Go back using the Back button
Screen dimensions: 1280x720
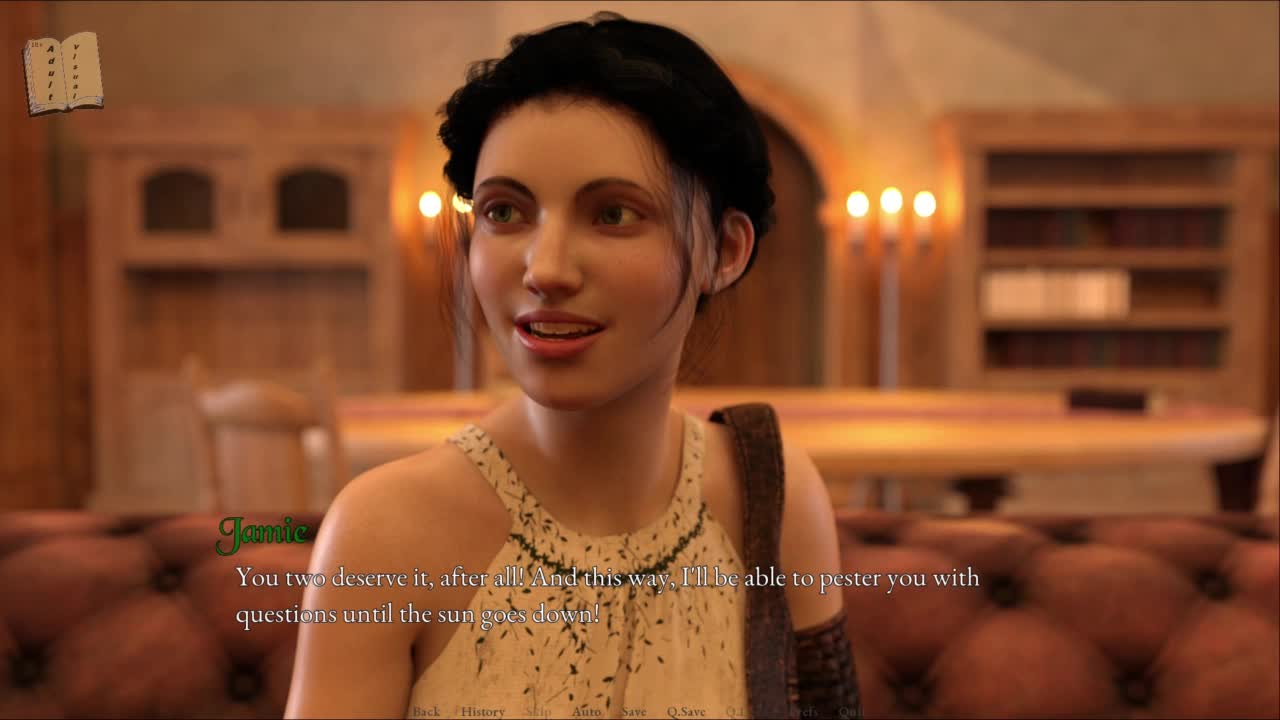pos(426,712)
